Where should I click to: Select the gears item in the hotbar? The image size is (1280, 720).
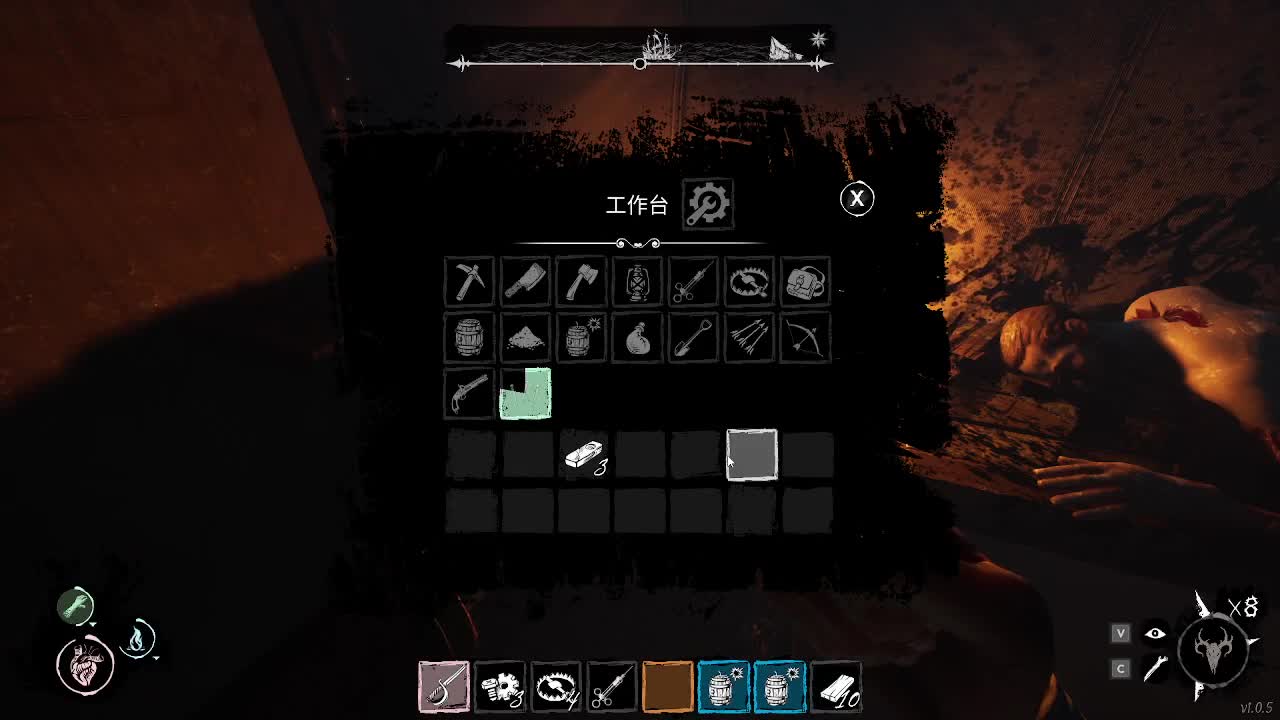tap(500, 685)
